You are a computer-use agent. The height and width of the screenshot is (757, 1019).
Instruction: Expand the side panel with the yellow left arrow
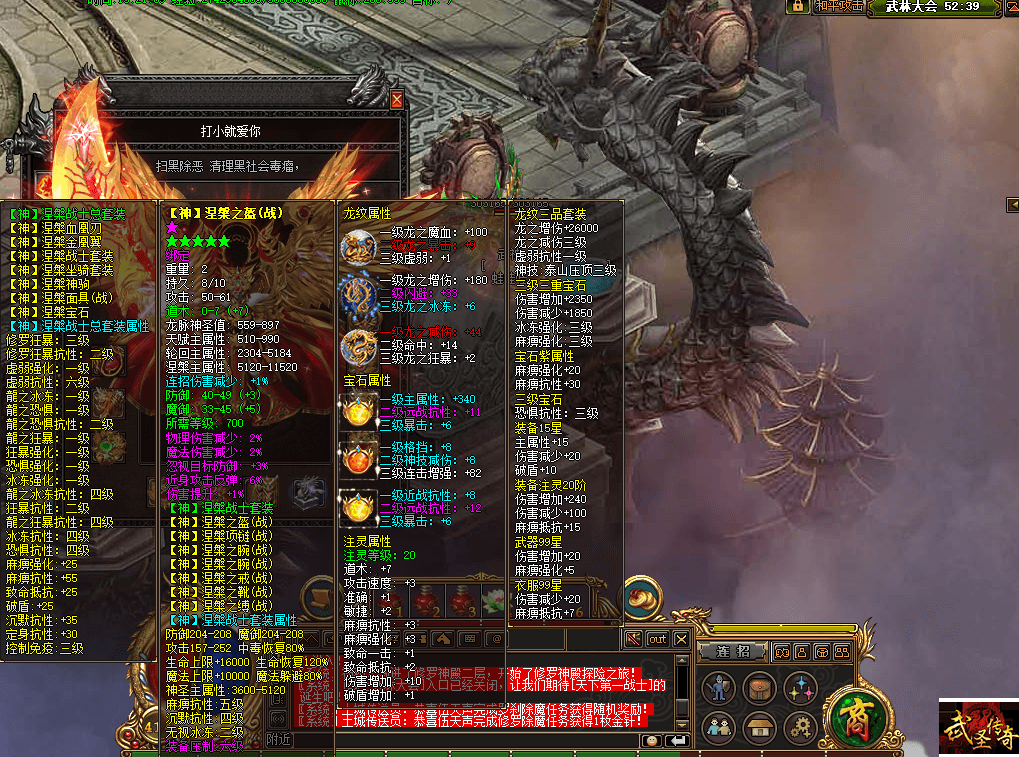point(1011,206)
